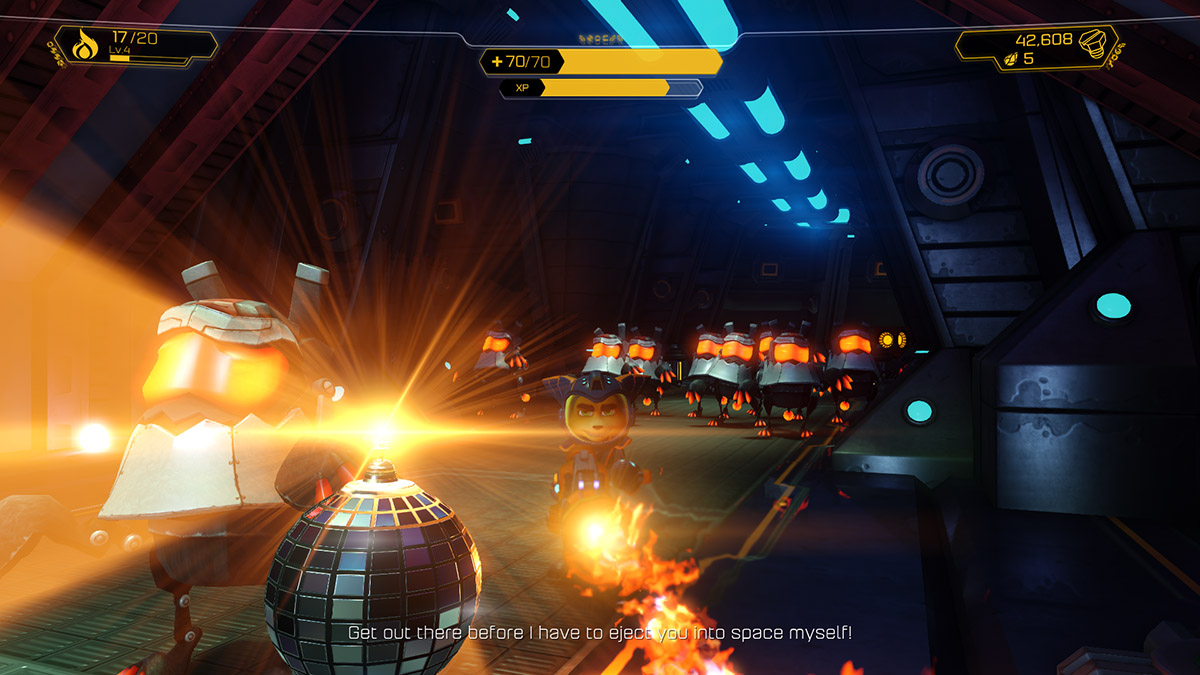Select the flame weapon icon
Image resolution: width=1200 pixels, height=675 pixels.
click(x=83, y=45)
